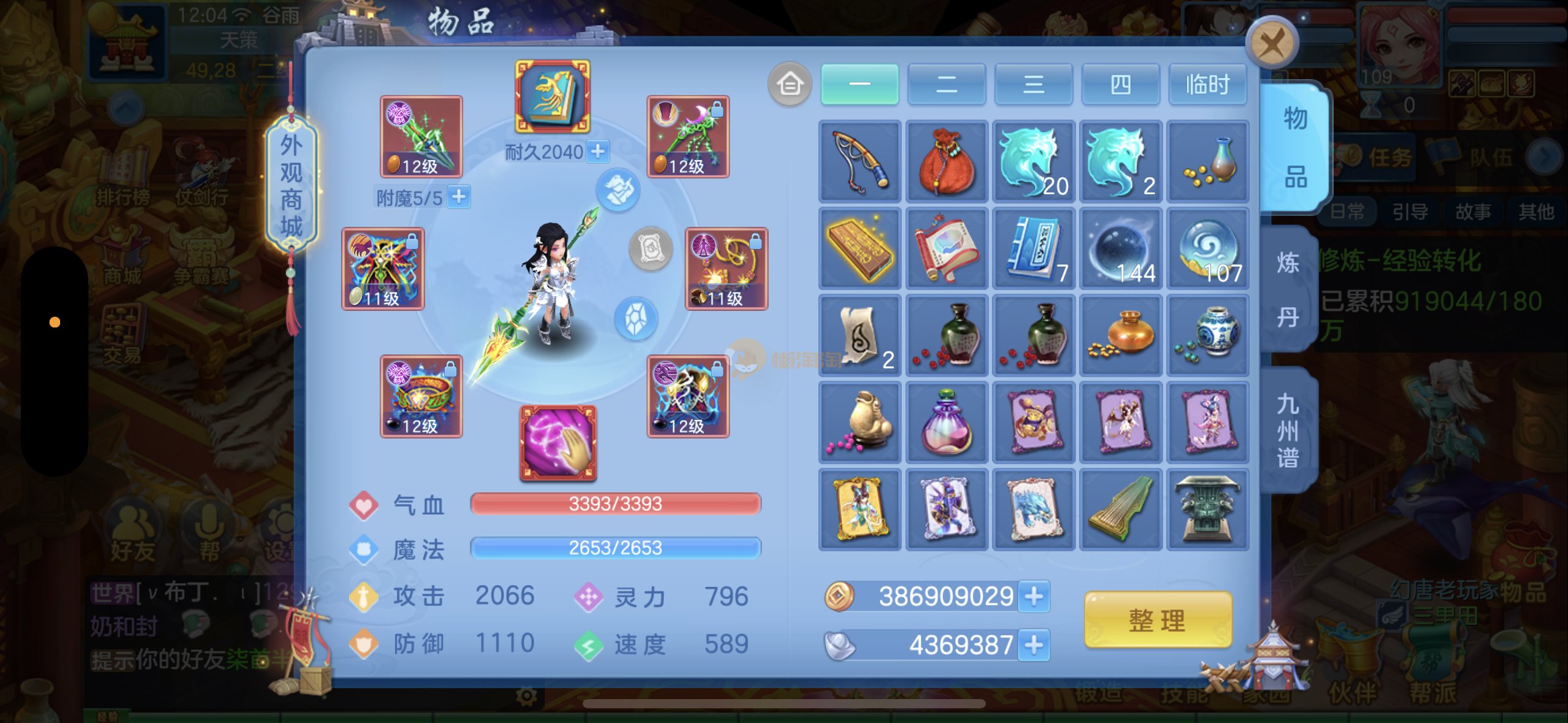Viewport: 1568px width, 723px height.
Task: Open bag page 三
Action: pos(1034,84)
